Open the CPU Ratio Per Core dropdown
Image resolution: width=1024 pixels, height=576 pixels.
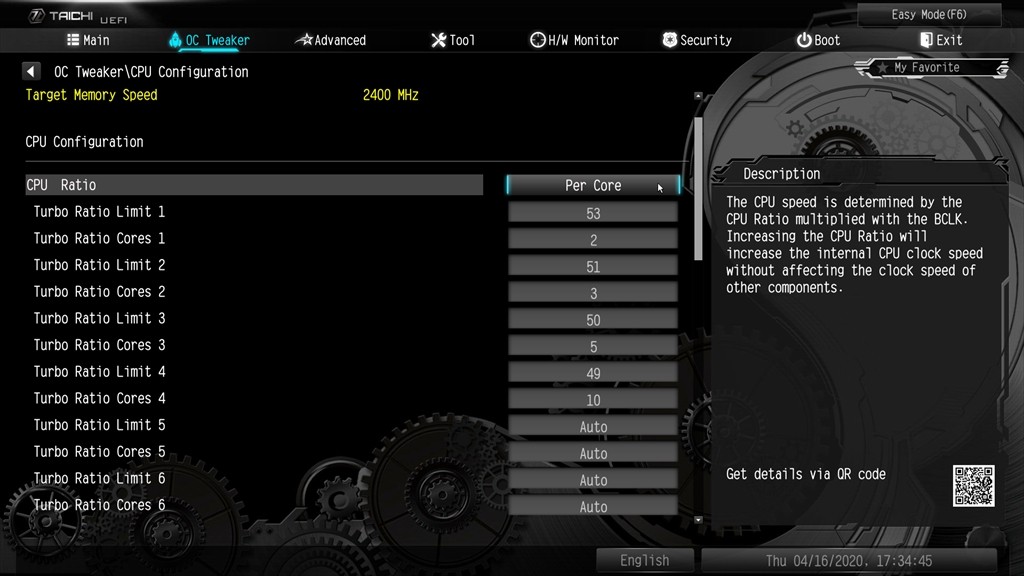pyautogui.click(x=593, y=185)
